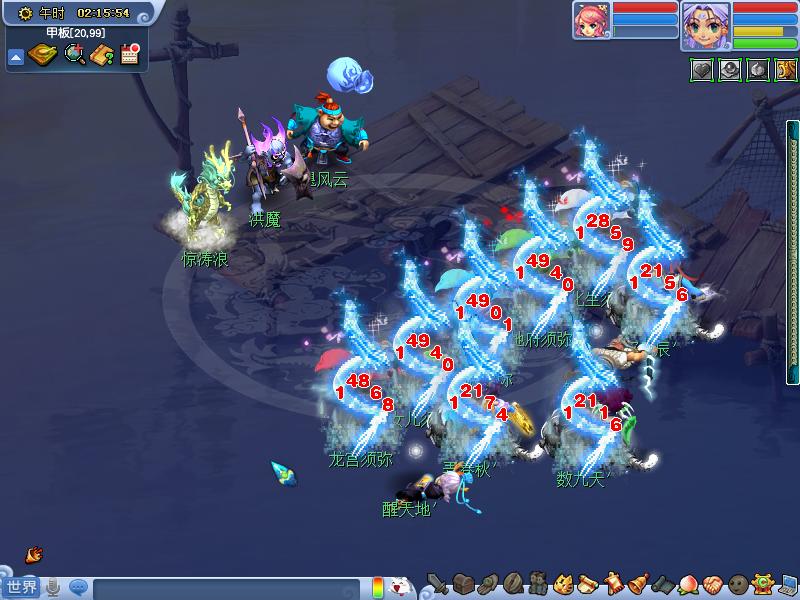
Task: Click the grey orb buff icon
Action: [x=730, y=70]
